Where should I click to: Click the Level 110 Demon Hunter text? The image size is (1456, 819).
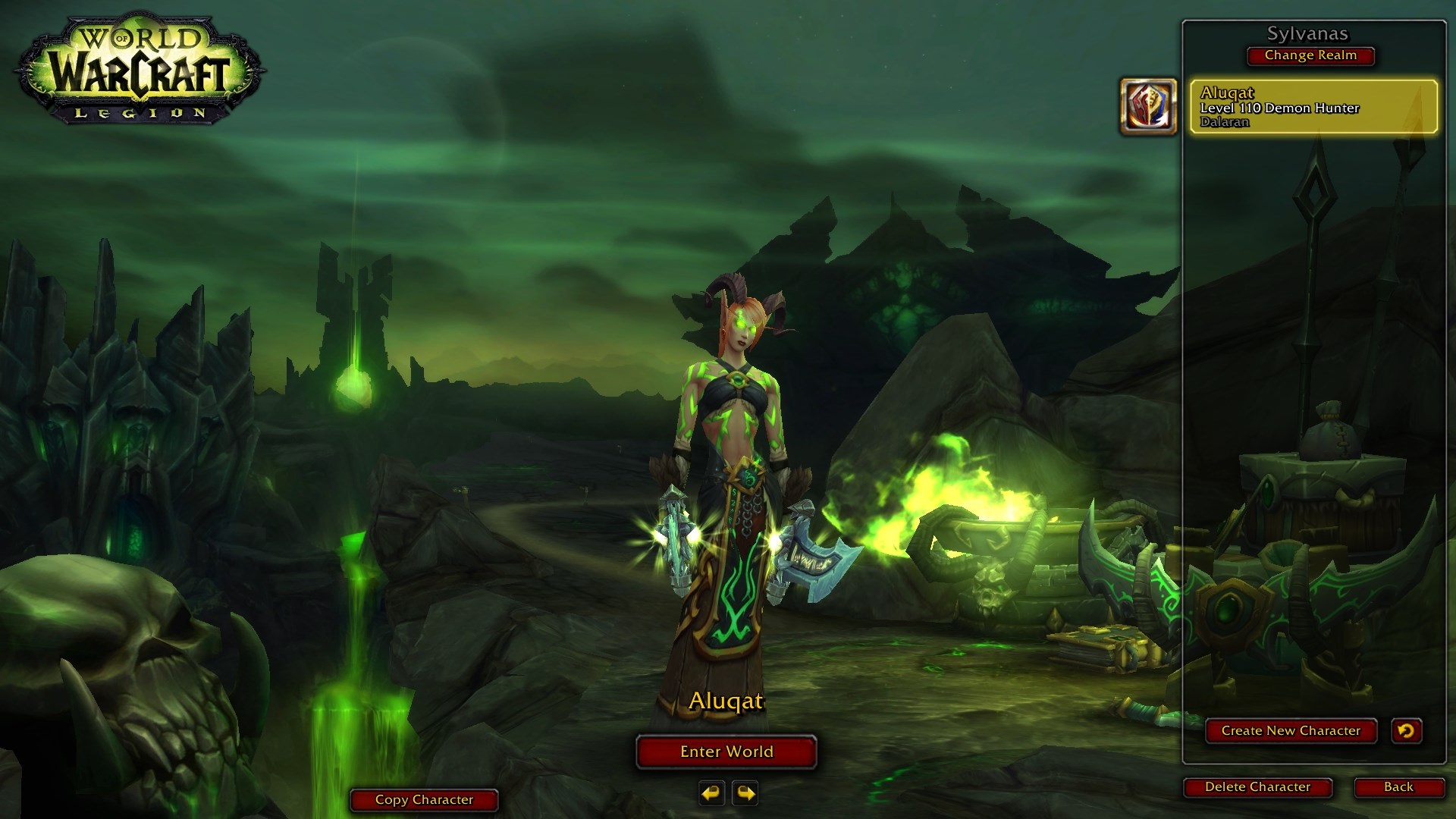[1280, 107]
